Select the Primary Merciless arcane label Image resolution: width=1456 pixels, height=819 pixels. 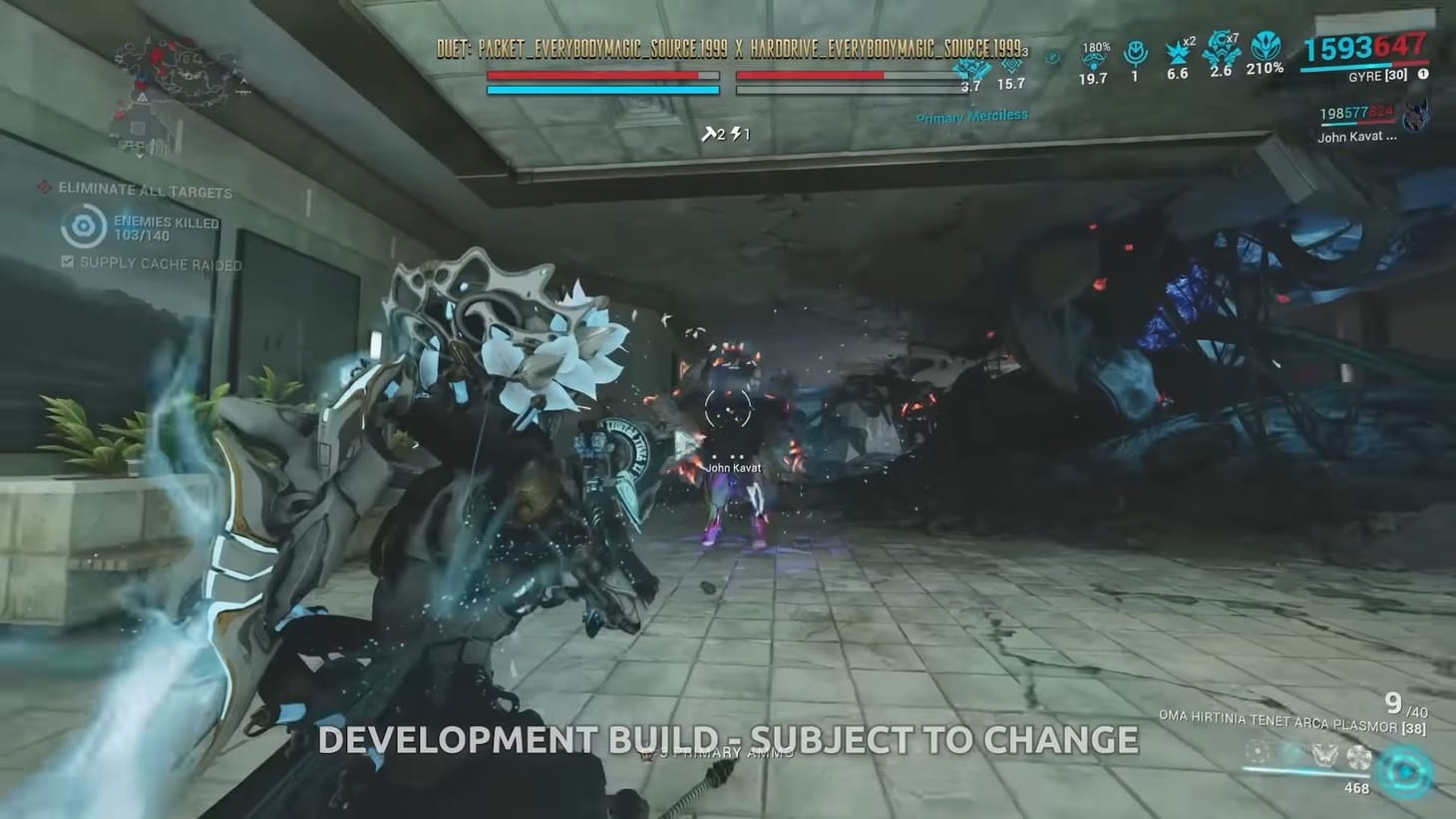tap(971, 114)
